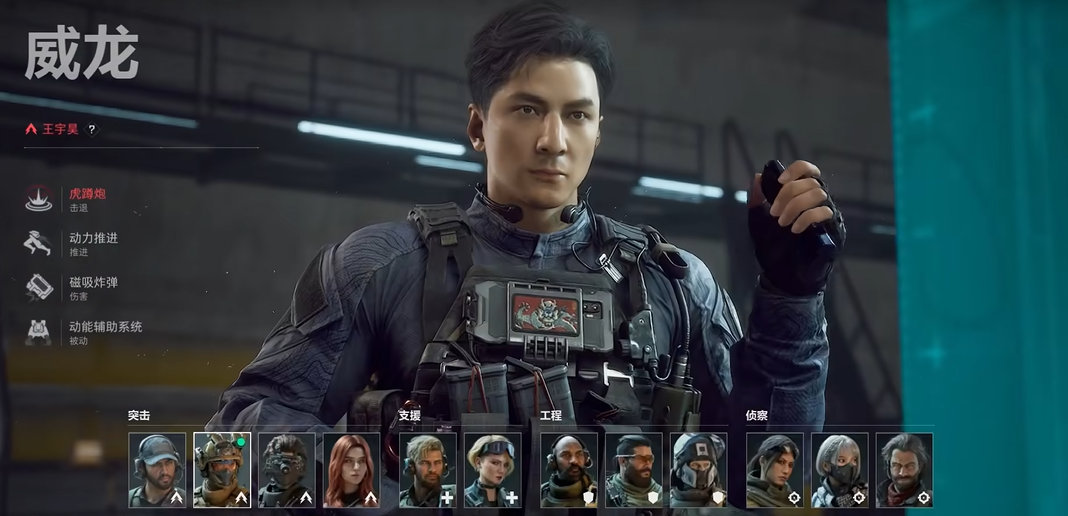
Task: Choose the bearded blond support operator
Action: click(x=428, y=469)
